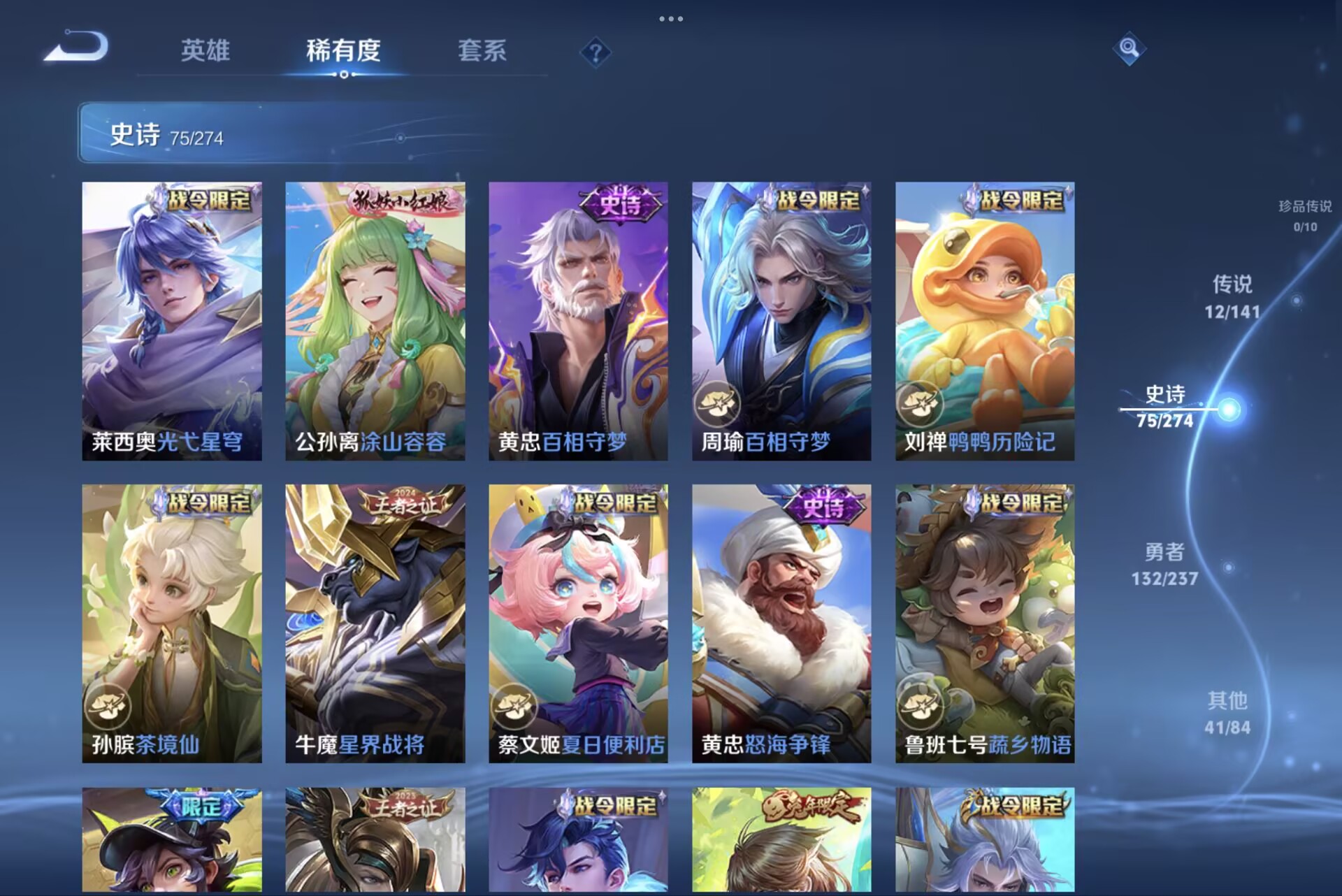
Task: Select the 稀有度 tab
Action: (x=344, y=52)
